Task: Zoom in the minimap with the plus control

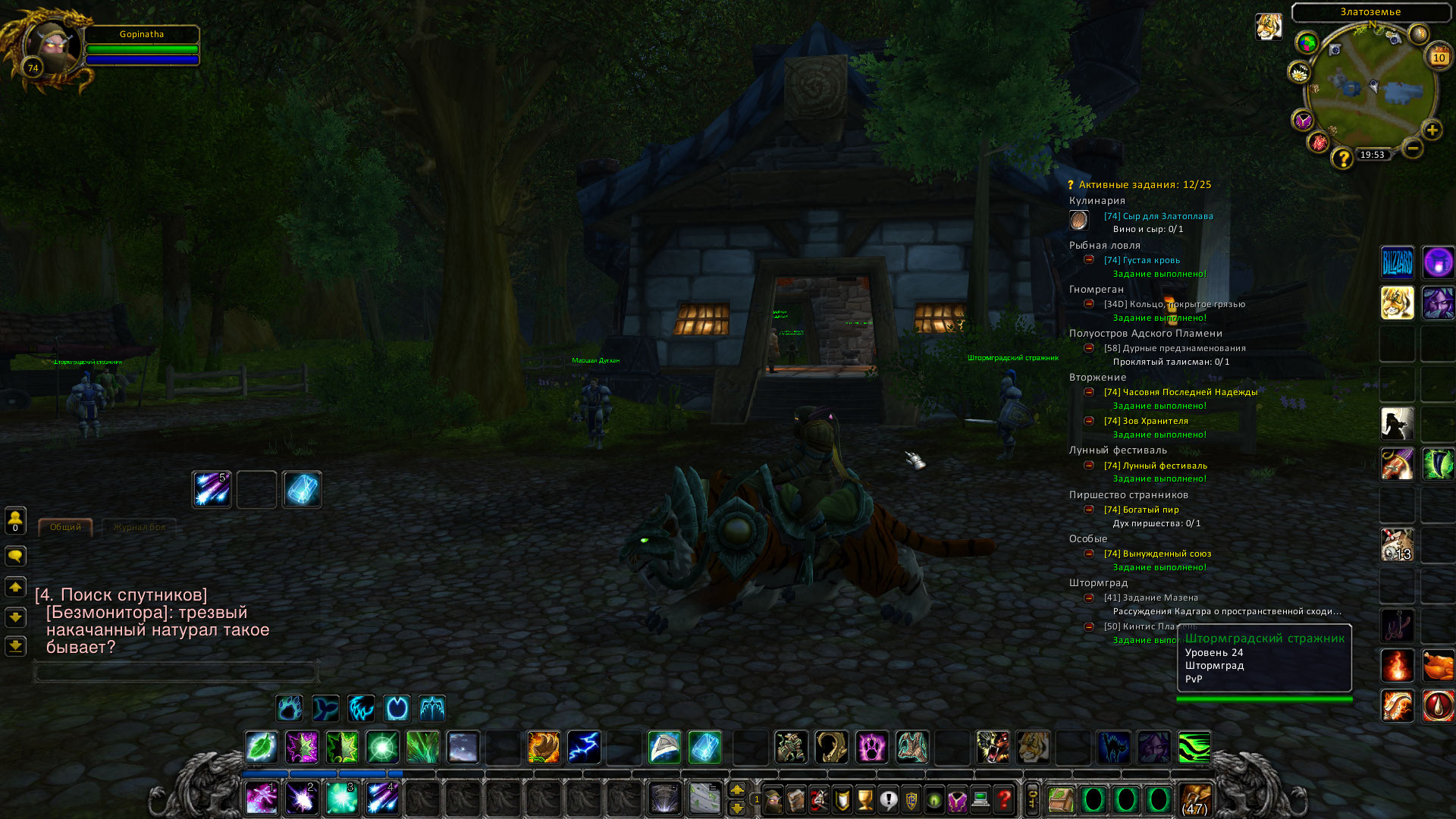Action: 1432,130
